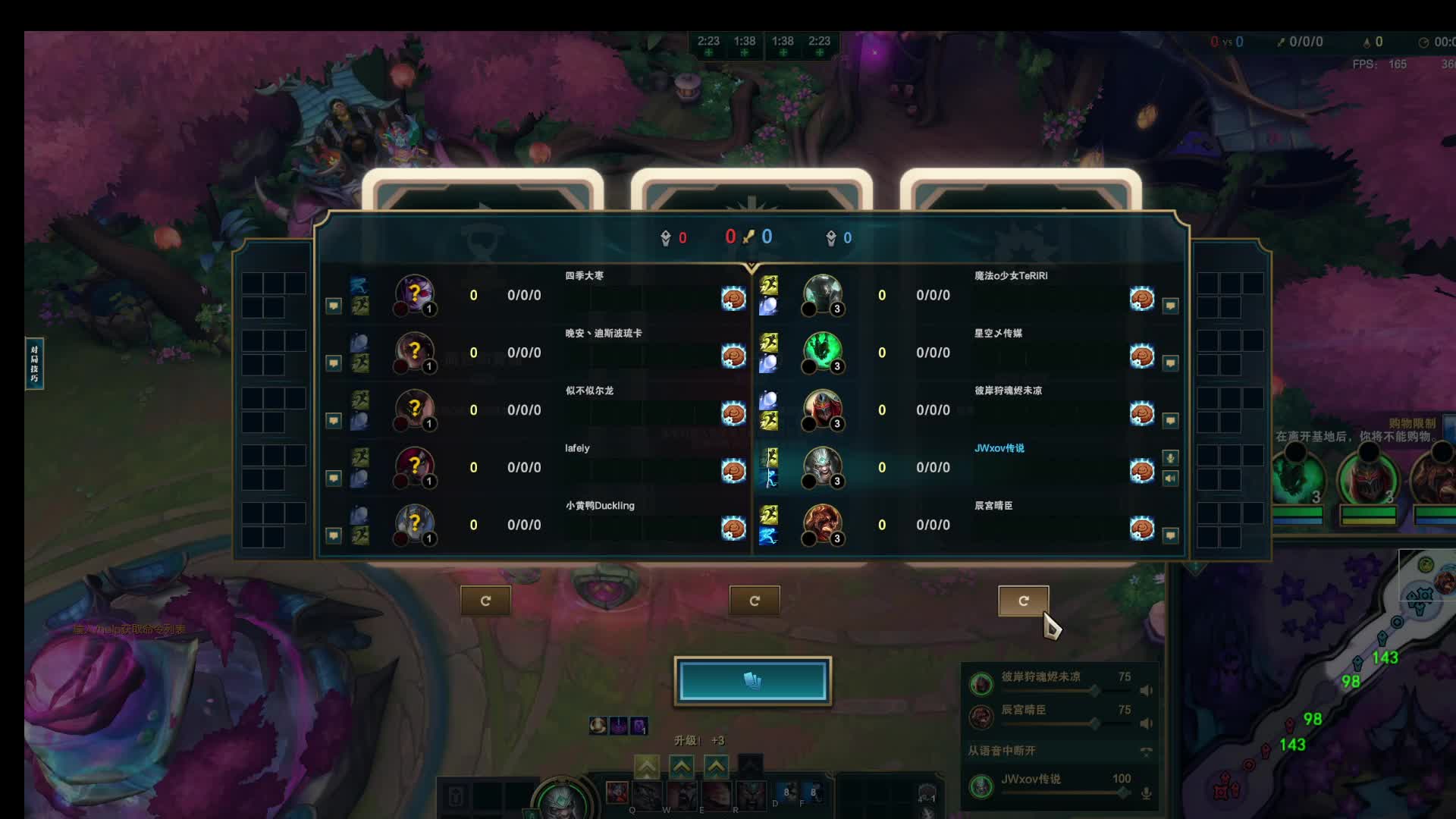Image resolution: width=1456 pixels, height=819 pixels.
Task: Disconnect from voice chat (从语音中断开)
Action: [x=1146, y=751]
